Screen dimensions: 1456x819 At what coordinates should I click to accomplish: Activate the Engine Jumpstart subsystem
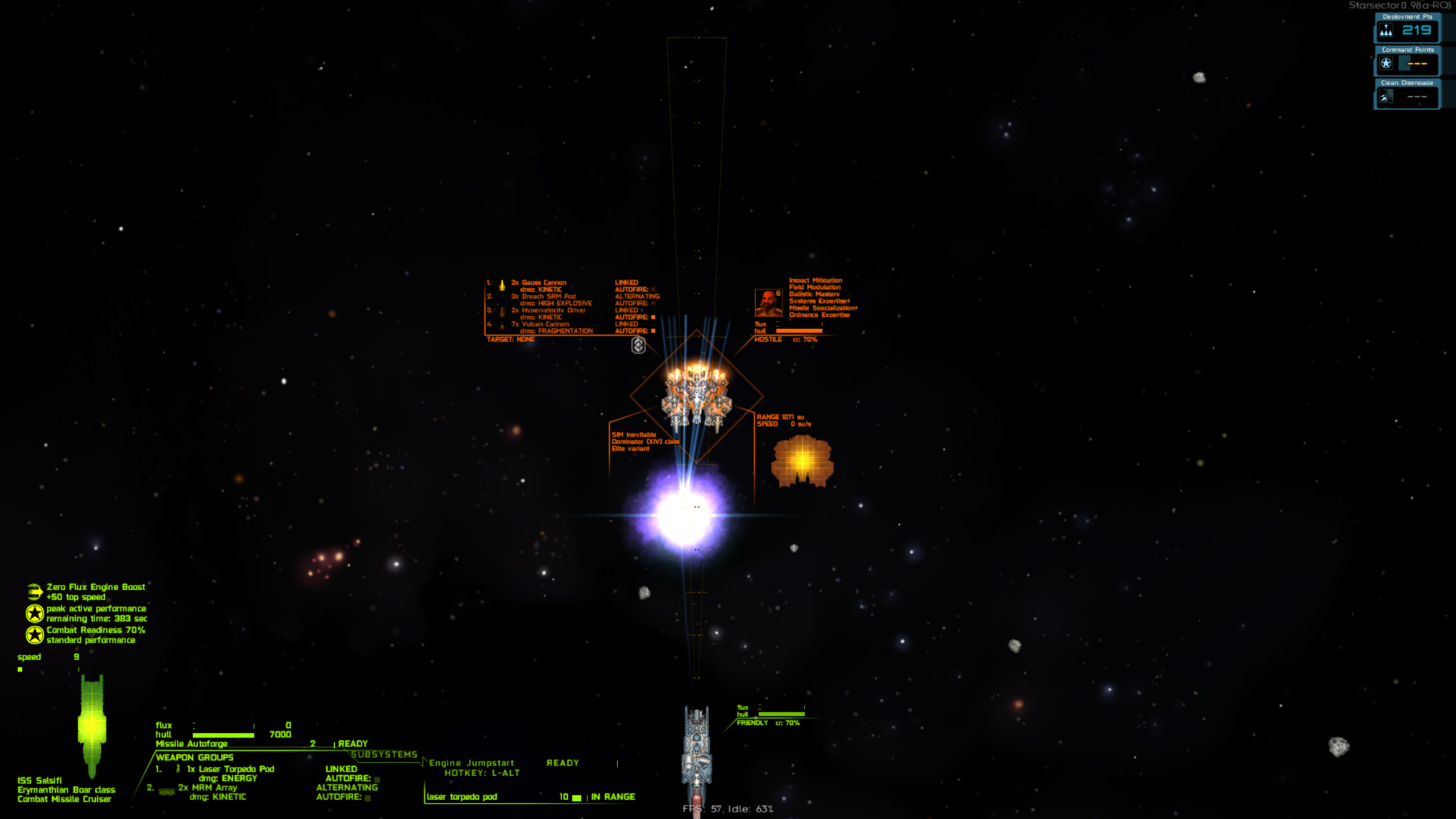click(472, 763)
